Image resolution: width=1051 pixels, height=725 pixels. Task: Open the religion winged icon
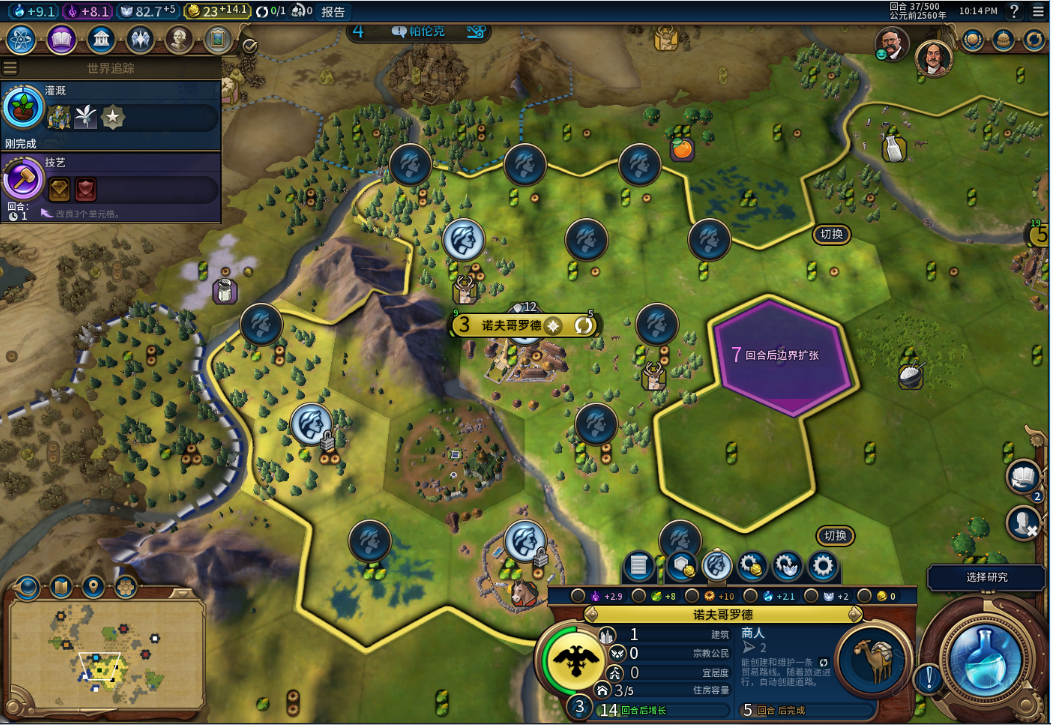140,39
